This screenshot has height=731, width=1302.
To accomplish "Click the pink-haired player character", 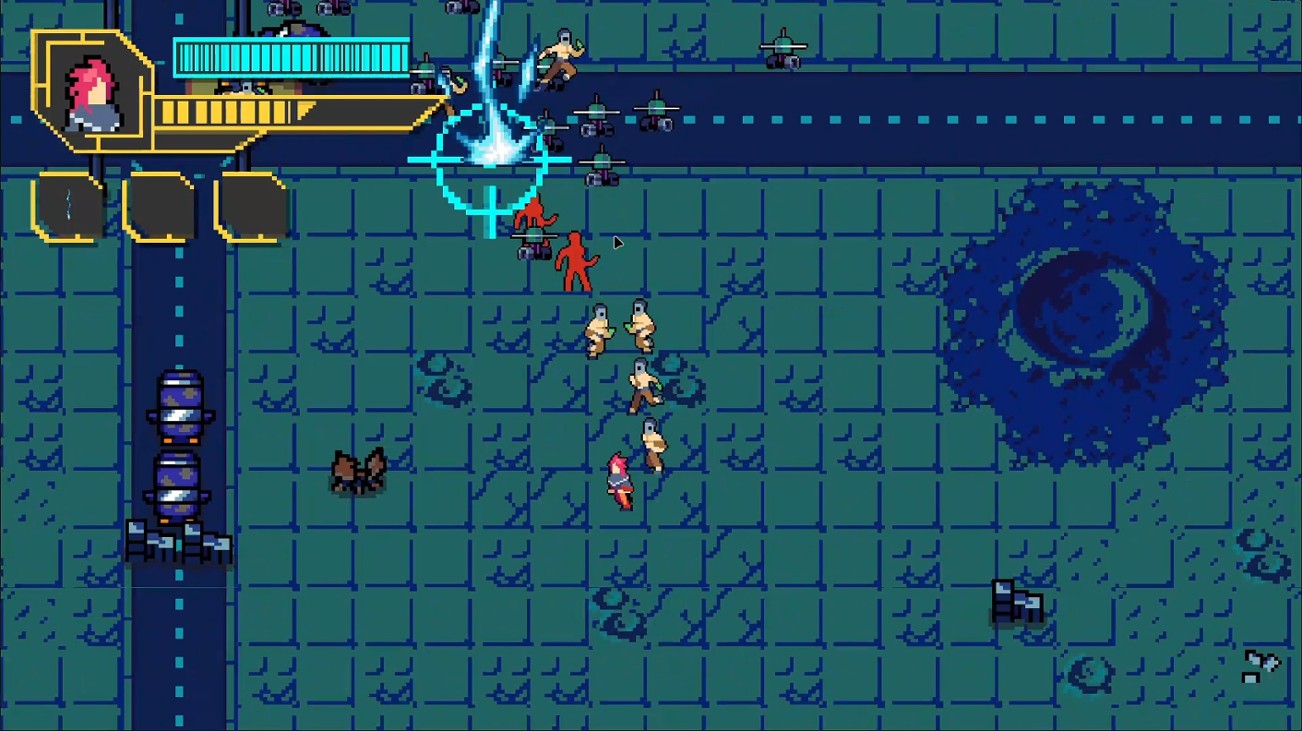I will [618, 478].
